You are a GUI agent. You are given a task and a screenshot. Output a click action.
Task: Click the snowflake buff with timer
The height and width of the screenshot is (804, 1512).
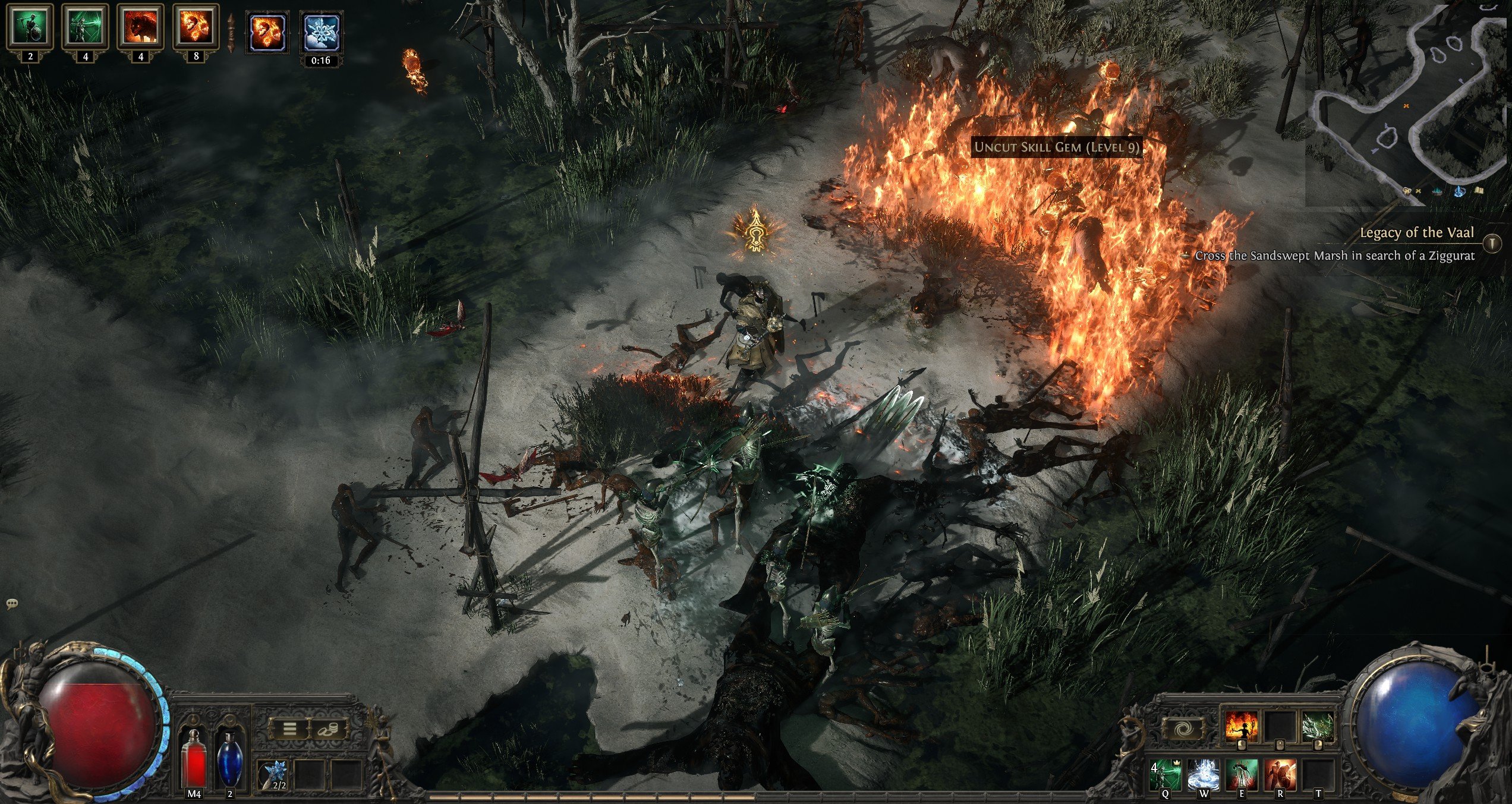tap(321, 33)
